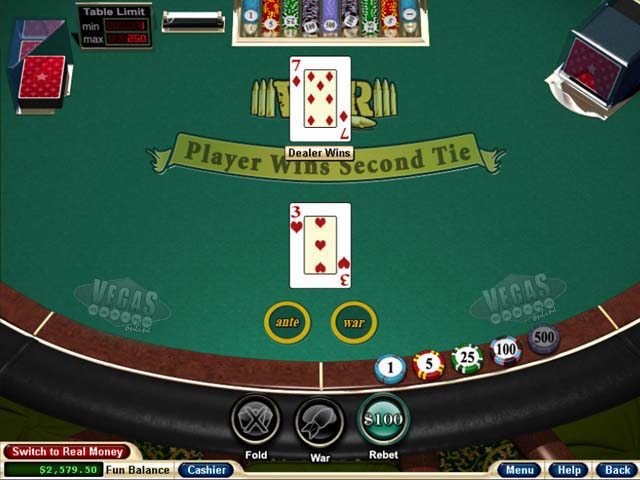
Task: Show the Help screen
Action: pos(569,469)
